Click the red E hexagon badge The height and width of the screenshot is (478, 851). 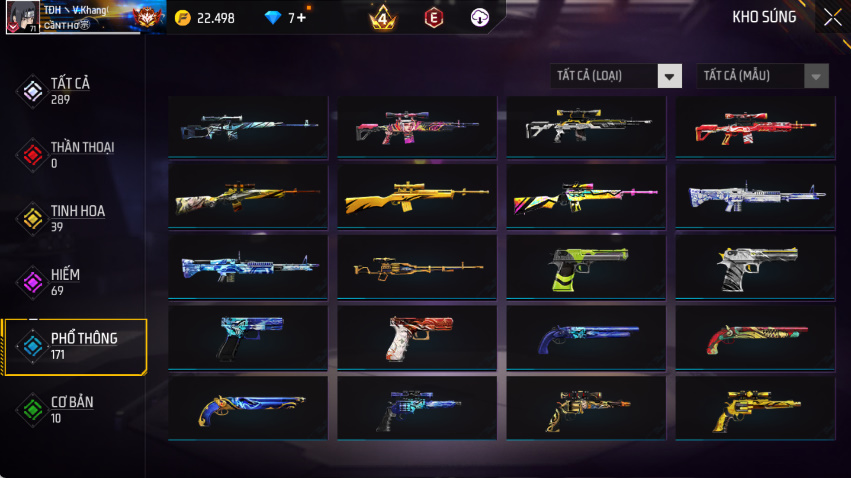(433, 18)
